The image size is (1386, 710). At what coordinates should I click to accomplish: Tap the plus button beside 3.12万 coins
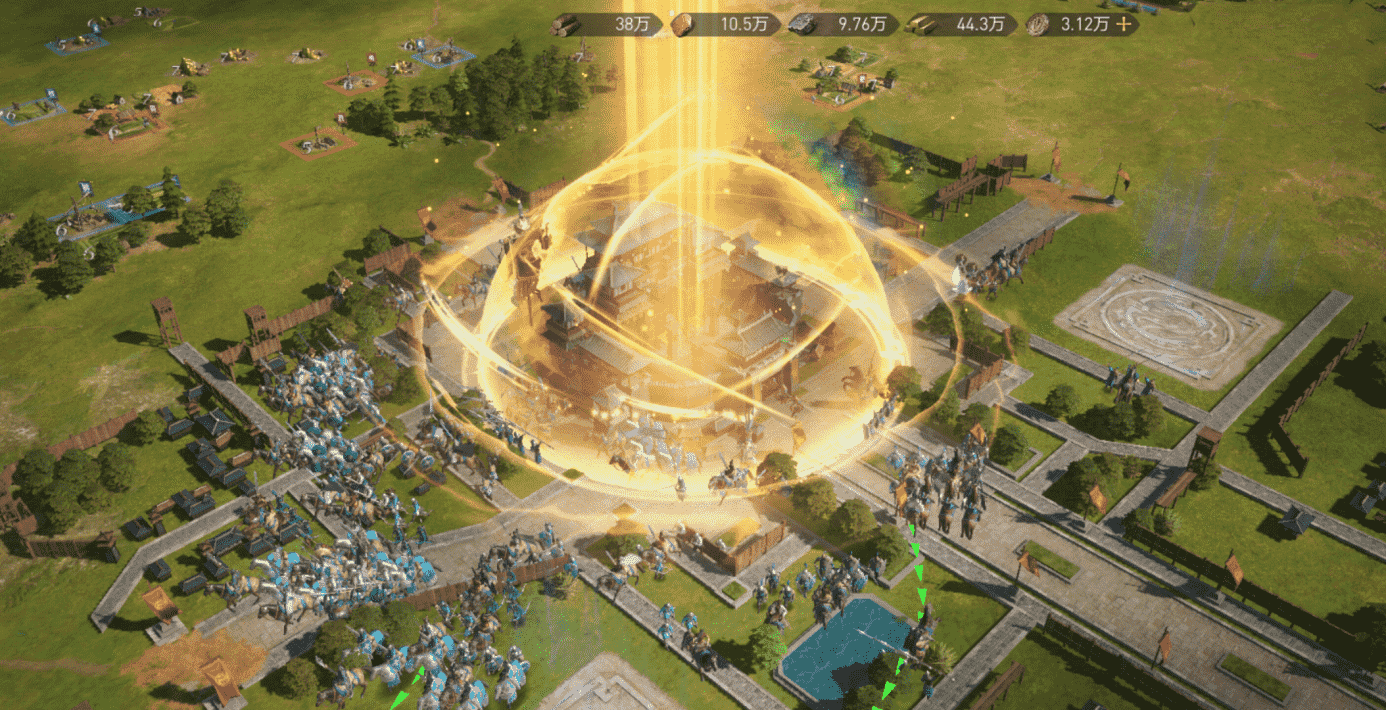coord(1124,25)
